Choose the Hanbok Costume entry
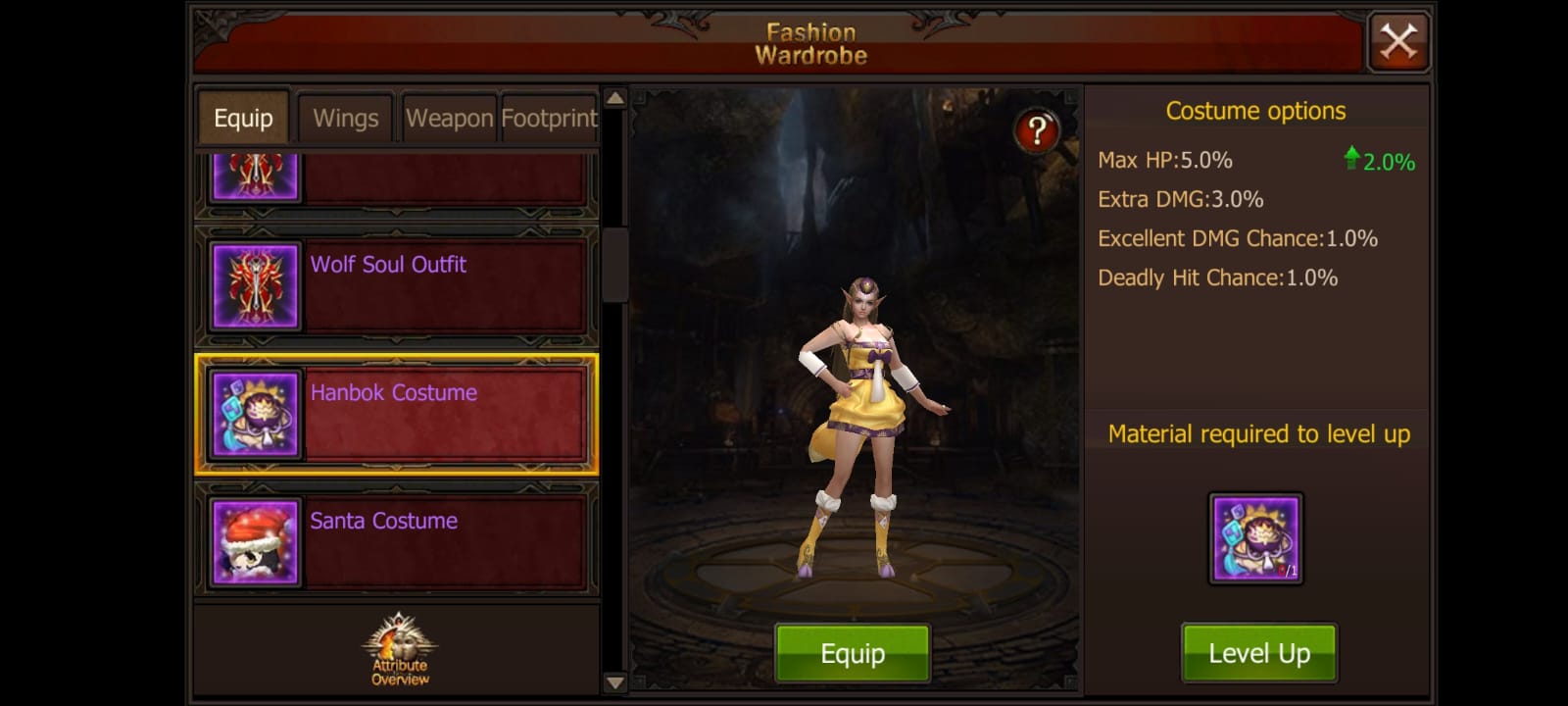 click(x=396, y=415)
